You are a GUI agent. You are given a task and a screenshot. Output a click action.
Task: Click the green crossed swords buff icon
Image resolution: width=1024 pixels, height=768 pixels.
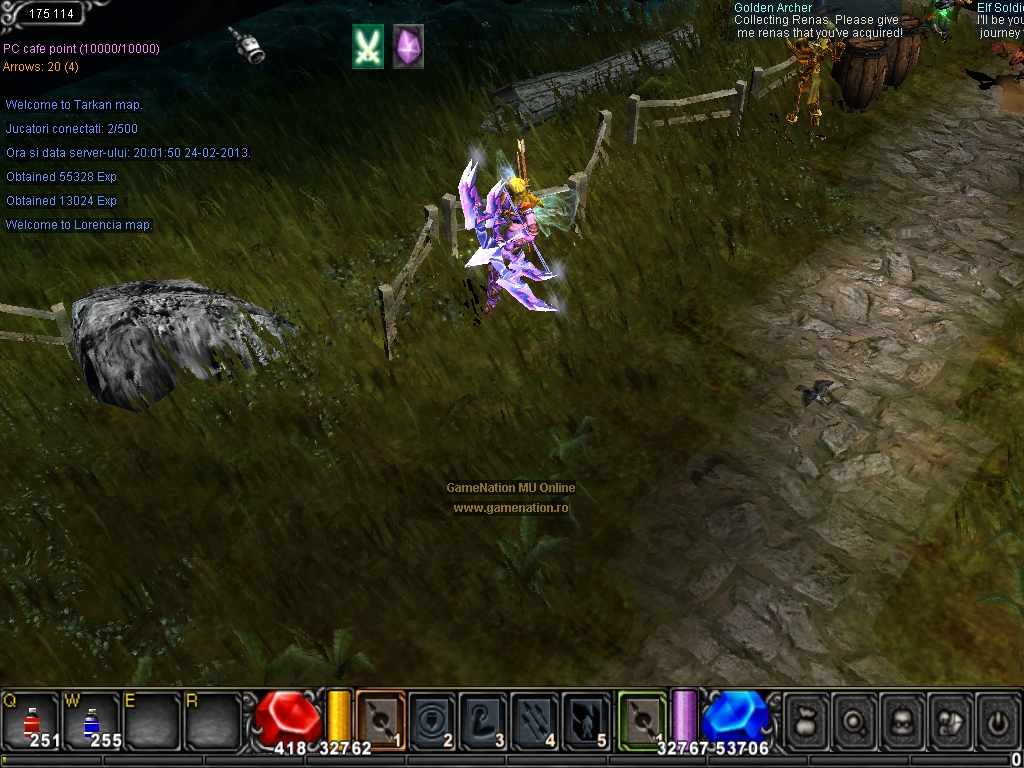tap(368, 47)
